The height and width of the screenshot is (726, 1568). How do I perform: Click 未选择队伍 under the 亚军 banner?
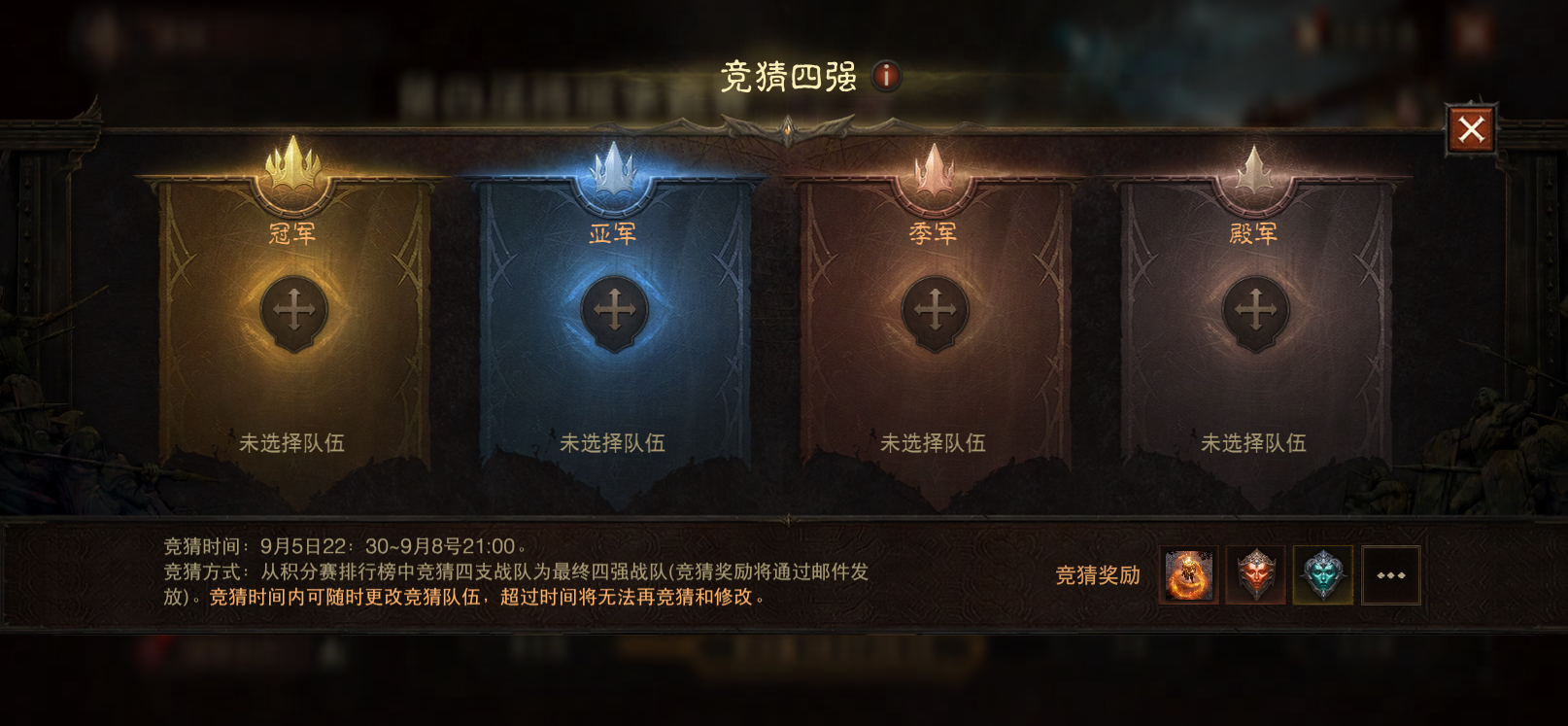614,444
